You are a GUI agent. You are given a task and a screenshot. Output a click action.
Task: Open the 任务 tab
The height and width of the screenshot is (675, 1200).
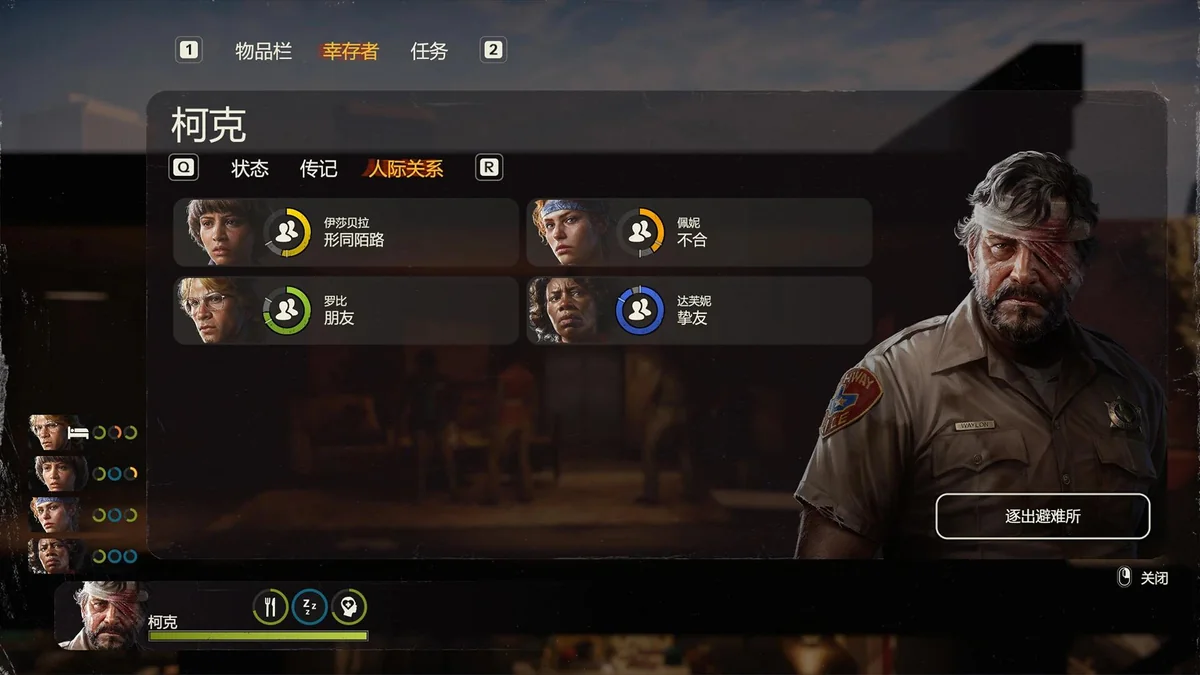429,51
